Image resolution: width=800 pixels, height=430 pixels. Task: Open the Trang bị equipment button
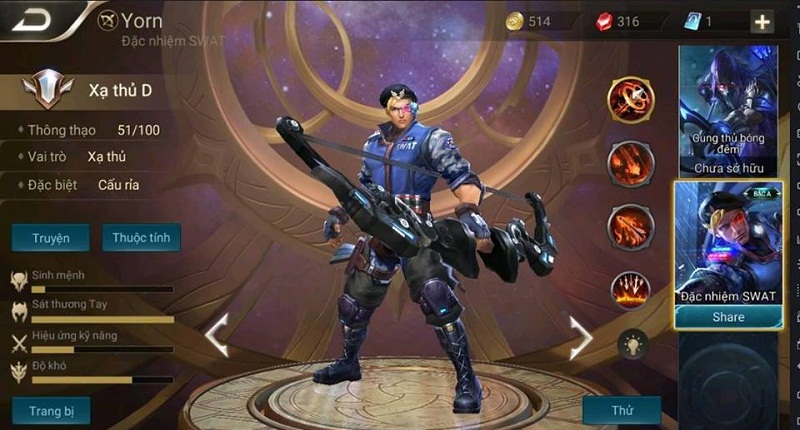click(x=51, y=410)
